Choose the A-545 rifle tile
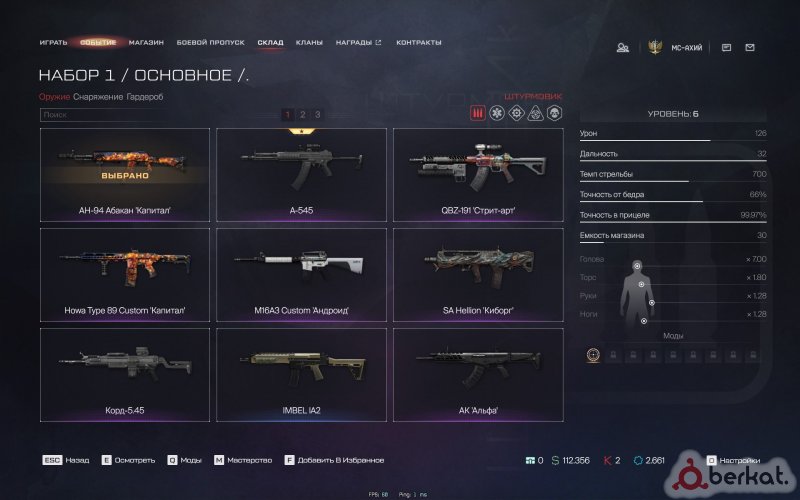This screenshot has width=800, height=500. click(302, 175)
